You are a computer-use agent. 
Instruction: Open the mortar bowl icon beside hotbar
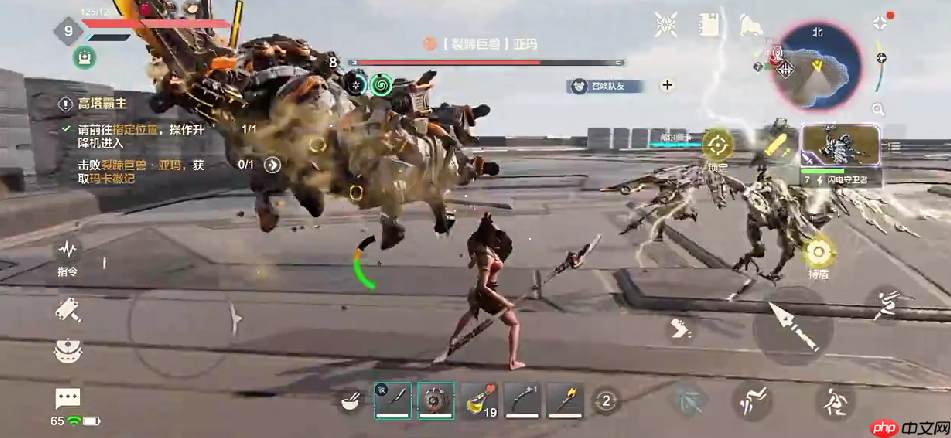tap(351, 402)
